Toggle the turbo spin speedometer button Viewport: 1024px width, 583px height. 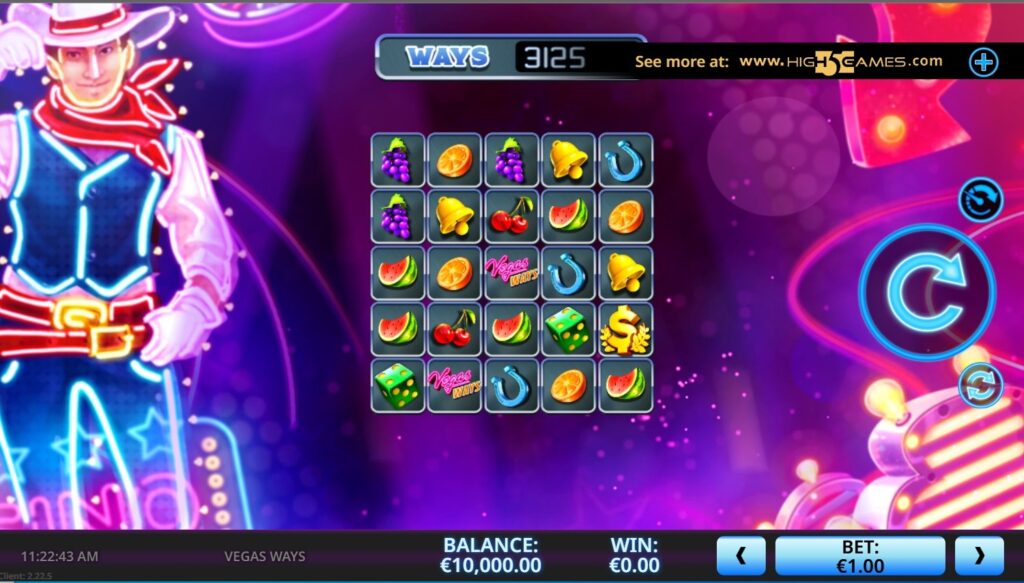coord(980,199)
